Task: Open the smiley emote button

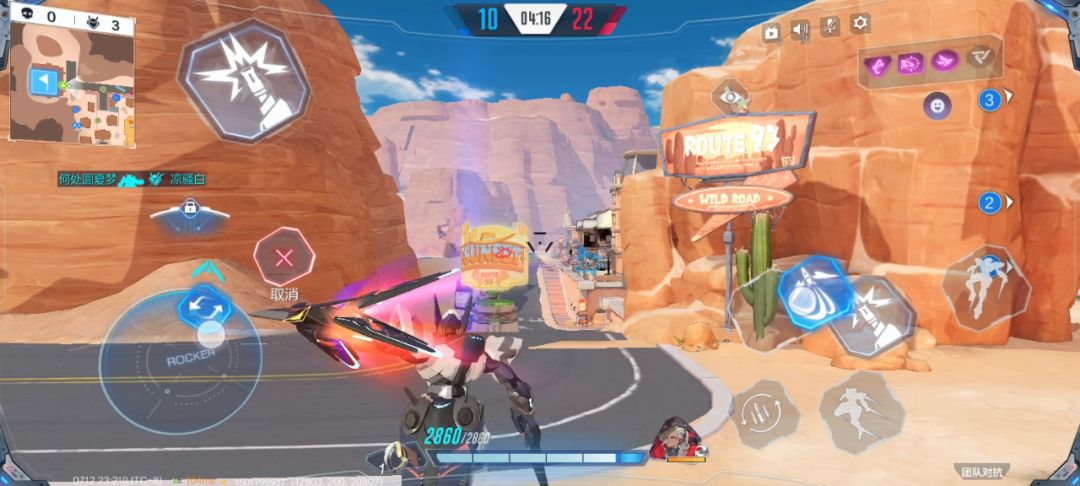Action: tap(937, 103)
